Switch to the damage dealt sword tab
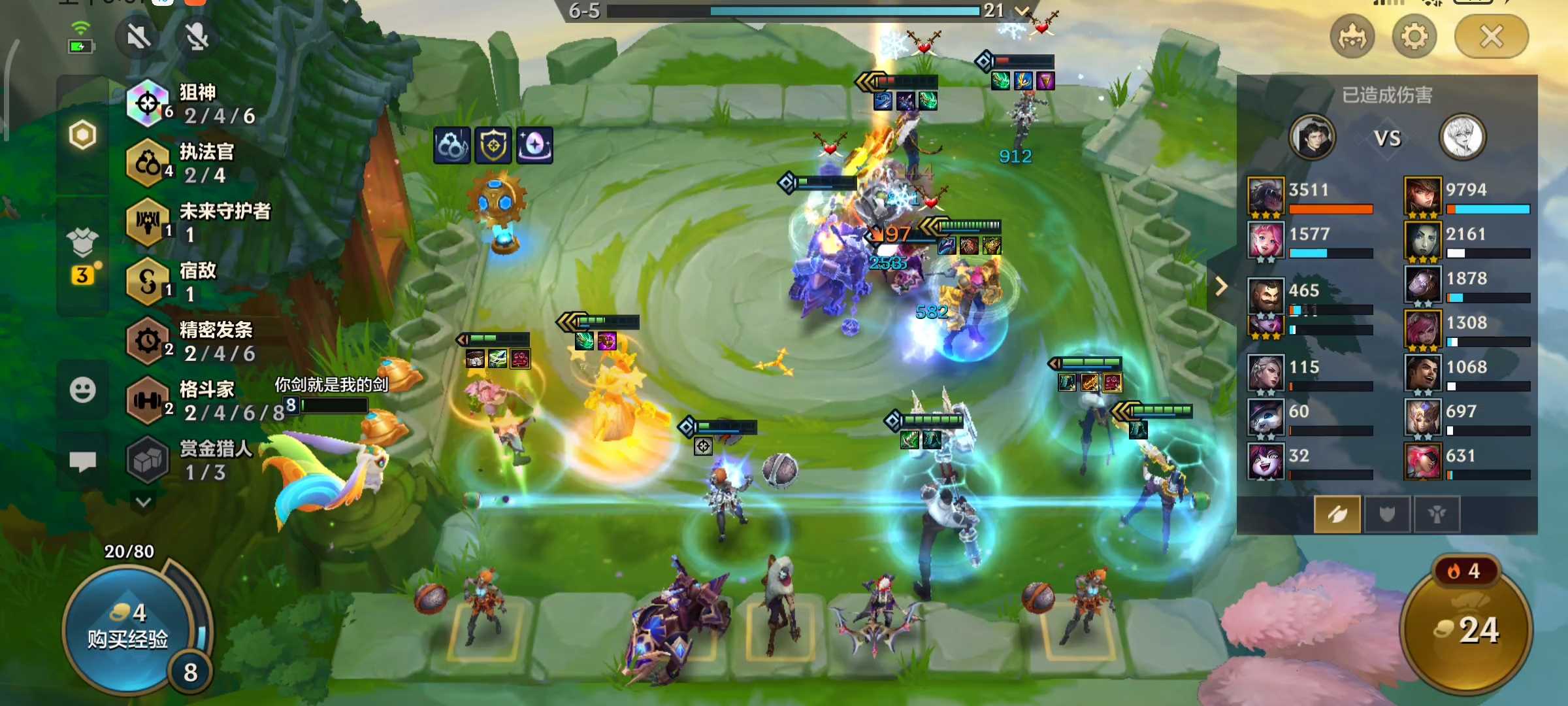1568x706 pixels. click(1337, 514)
